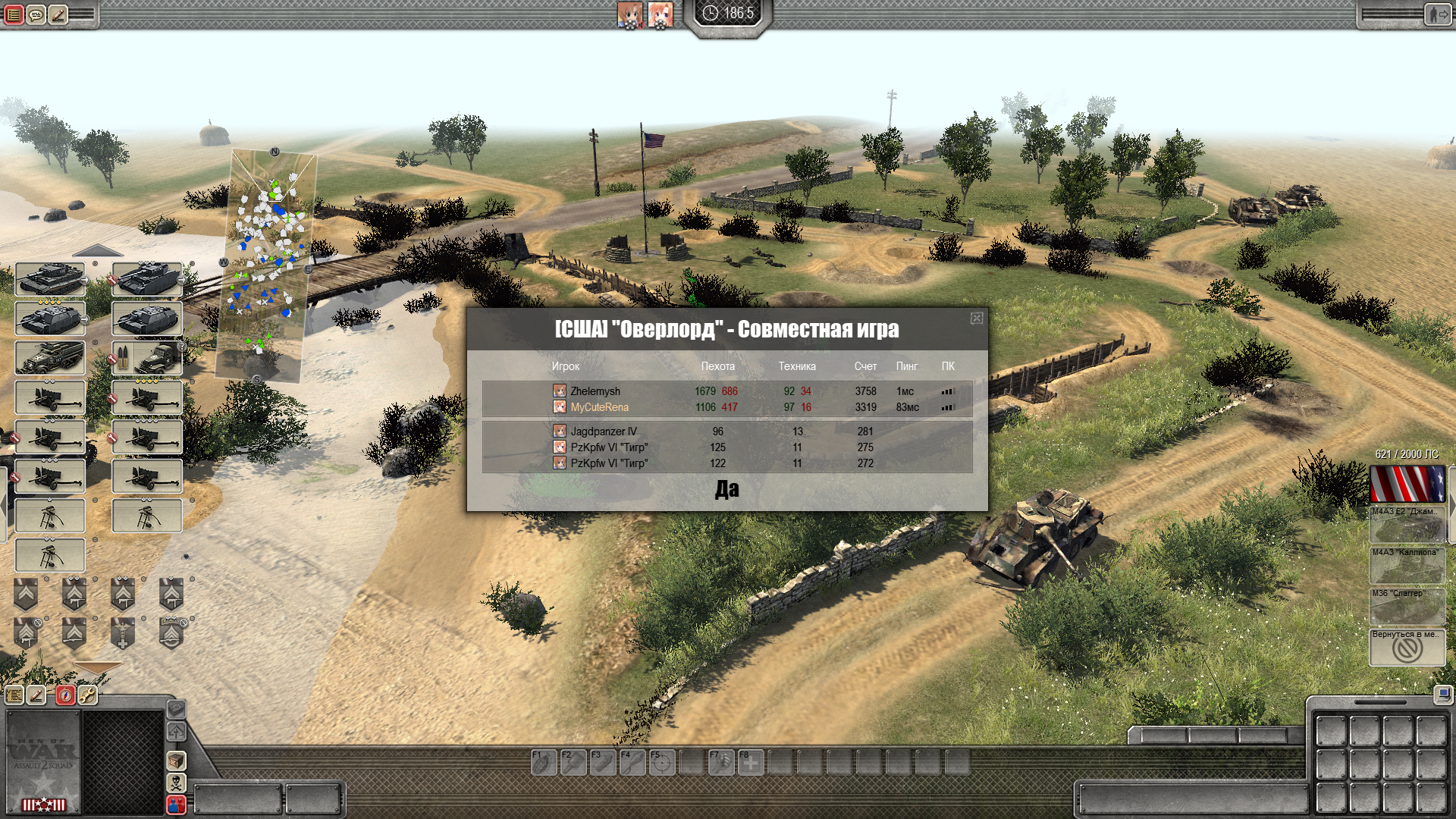
Task: Open the wooden crate inventory icon
Action: pyautogui.click(x=176, y=760)
